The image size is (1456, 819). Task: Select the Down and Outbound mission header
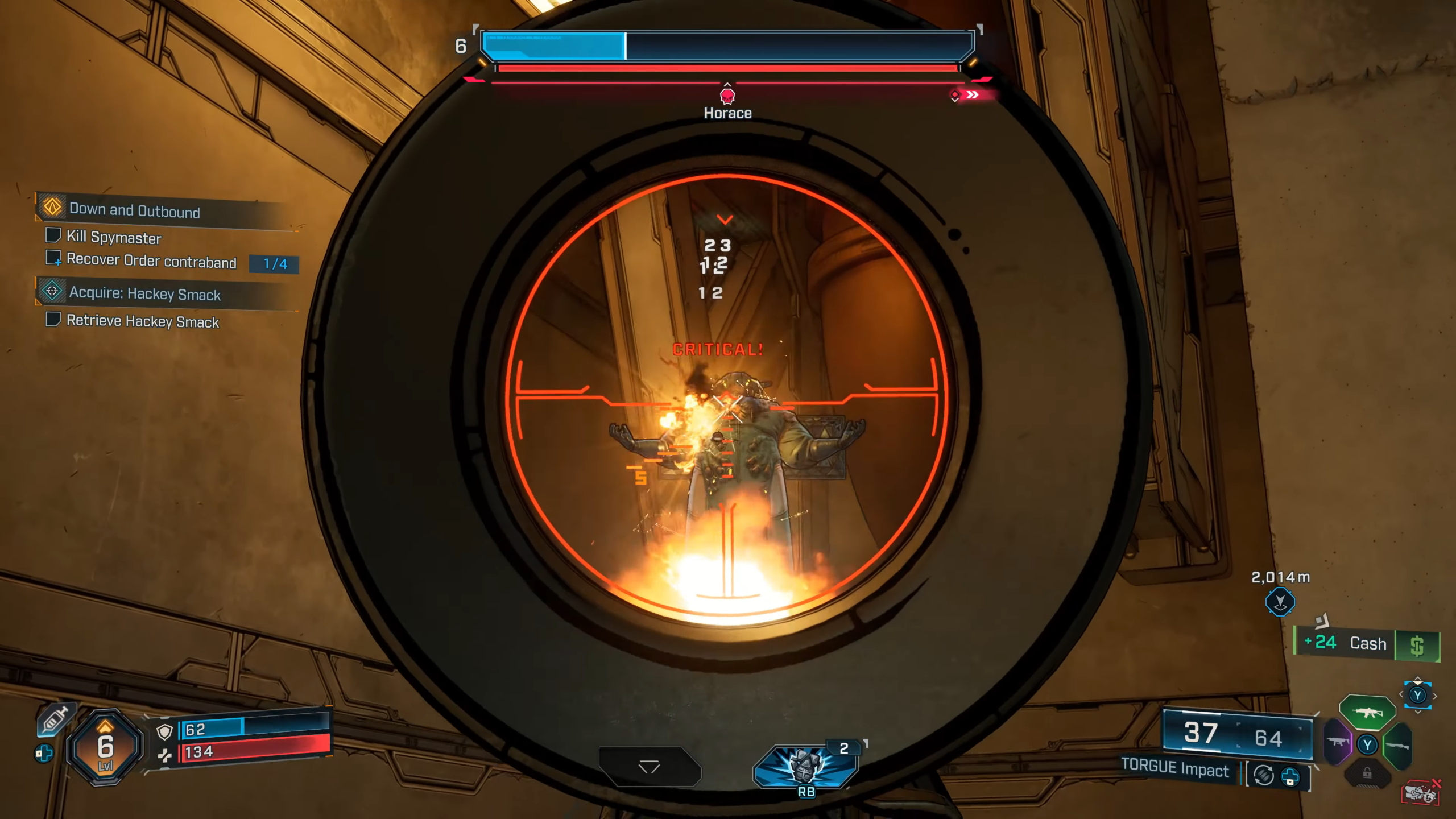tap(134, 210)
